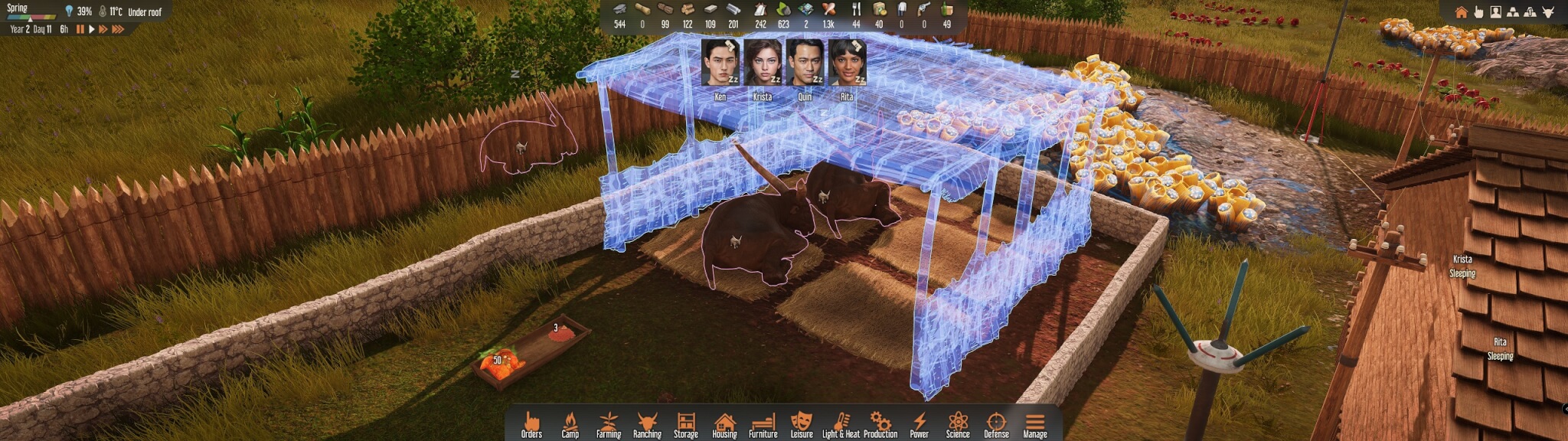Open the Science menu
This screenshot has height=441, width=1568.
(x=958, y=423)
